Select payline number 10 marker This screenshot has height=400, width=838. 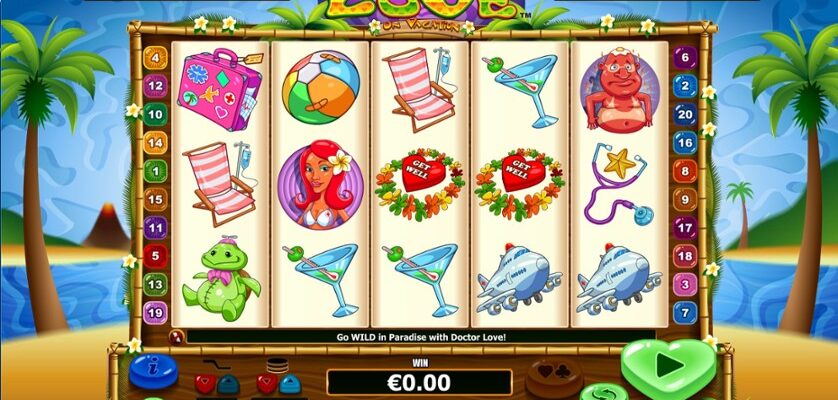pos(155,115)
